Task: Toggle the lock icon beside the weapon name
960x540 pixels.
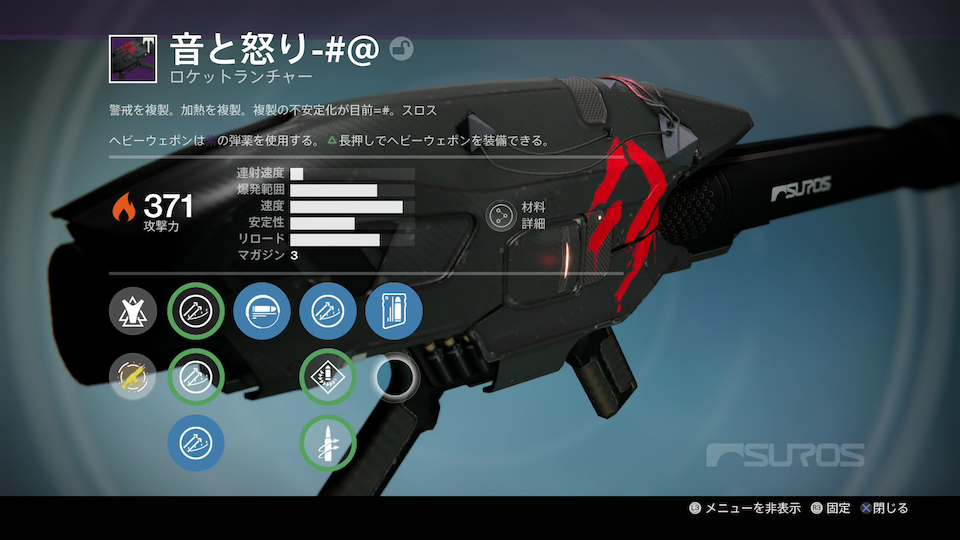Action: pyautogui.click(x=401, y=50)
